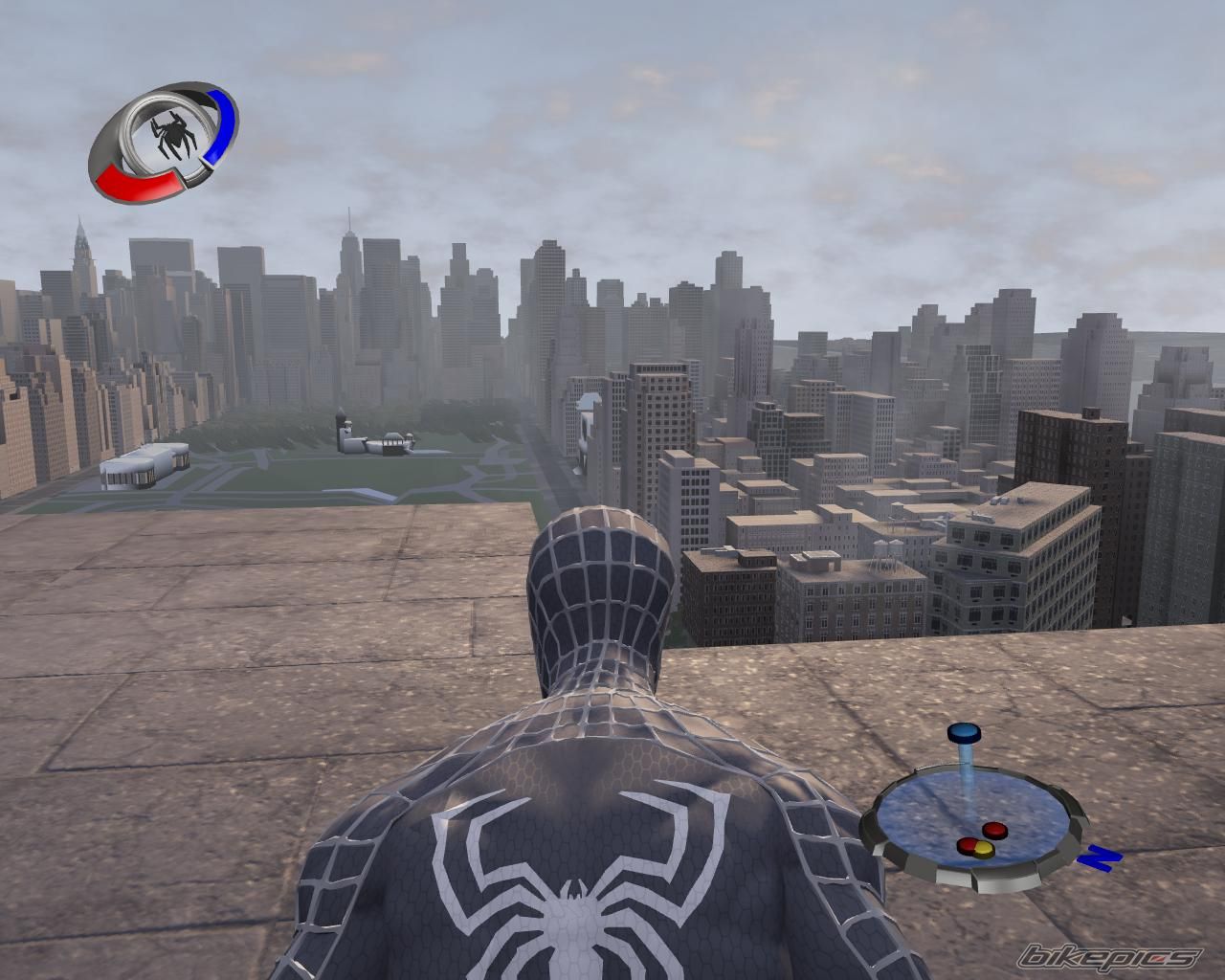Click the blue N compass indicator
This screenshot has height=980, width=1225.
(1098, 857)
